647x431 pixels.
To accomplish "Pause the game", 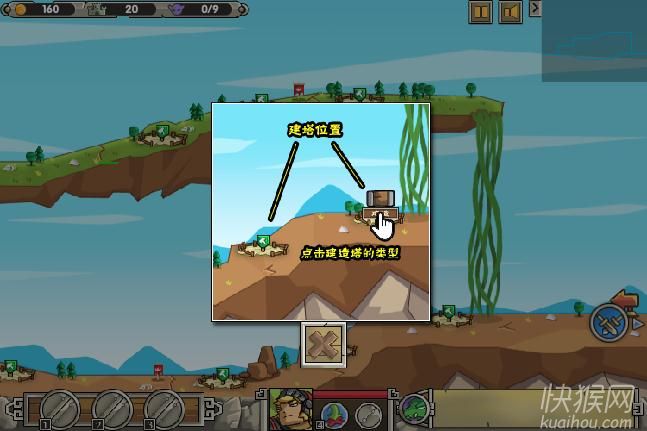I will click(x=480, y=12).
